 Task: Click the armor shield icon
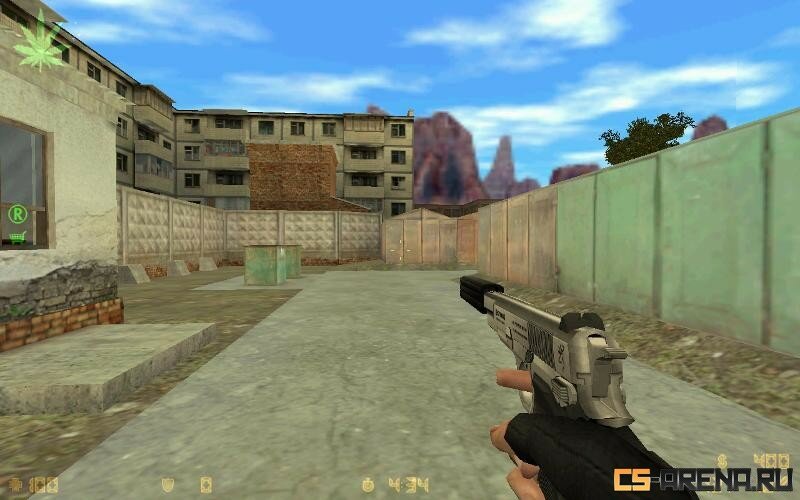click(169, 486)
